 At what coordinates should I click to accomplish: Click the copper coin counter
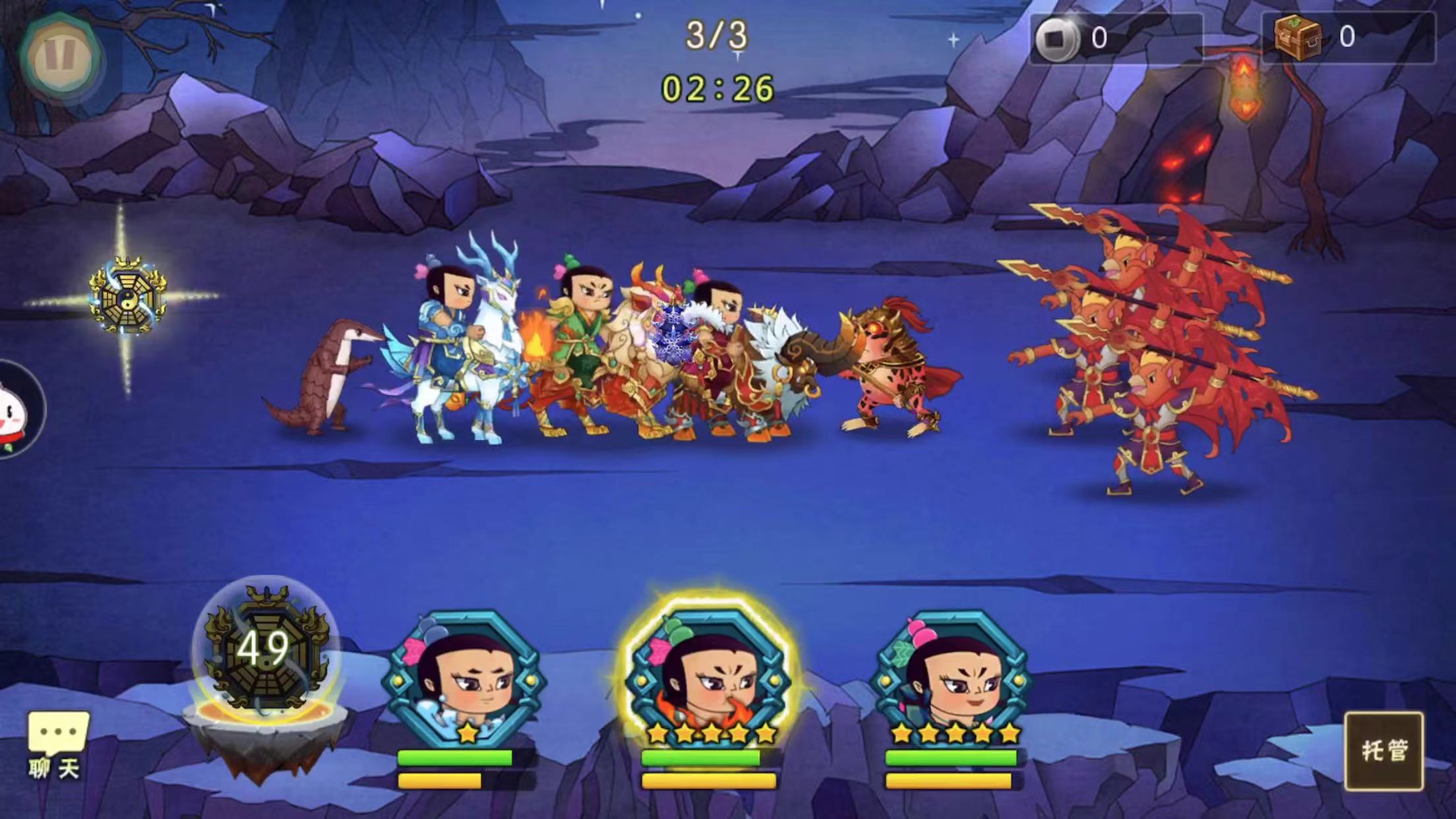[1115, 38]
